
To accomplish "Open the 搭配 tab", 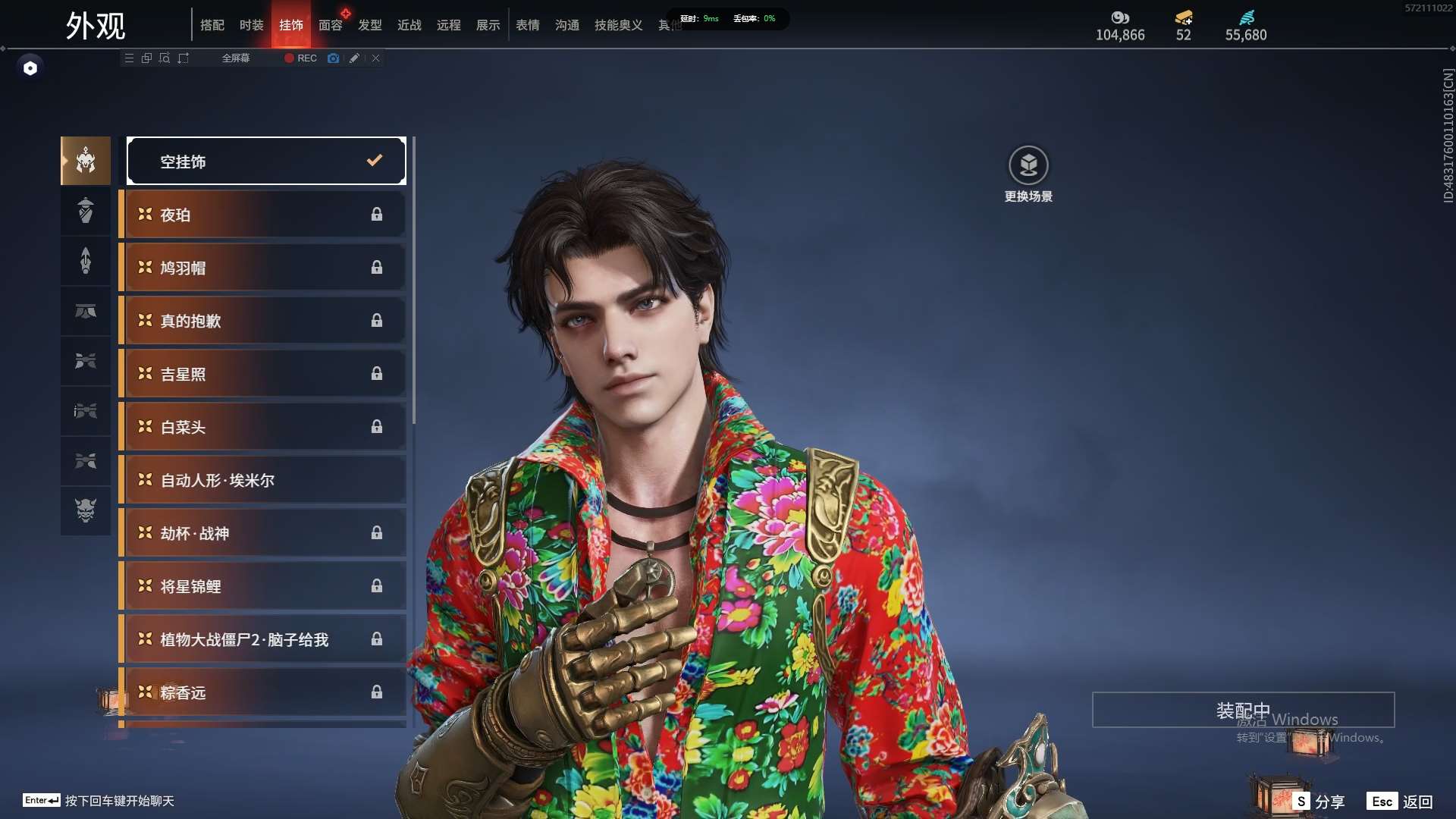I will pos(212,25).
